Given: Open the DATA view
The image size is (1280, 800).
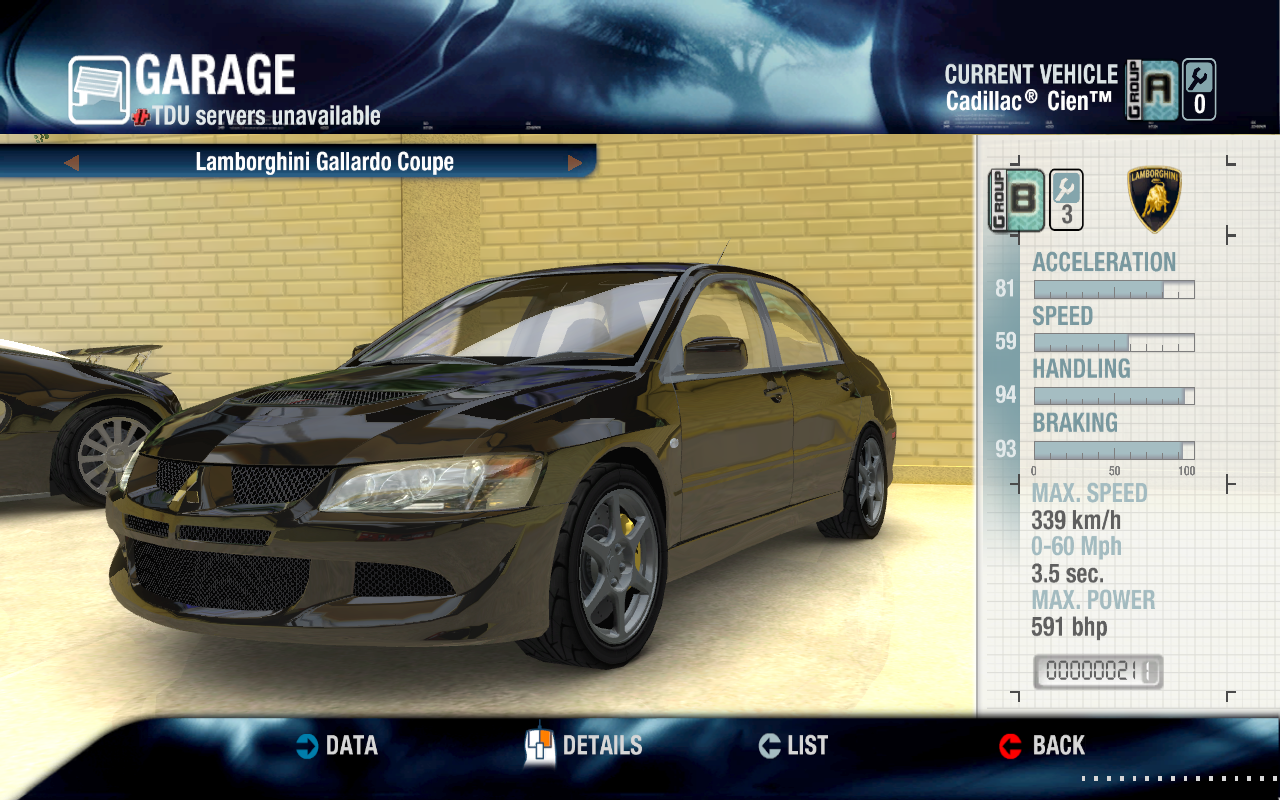Looking at the screenshot, I should (337, 746).
